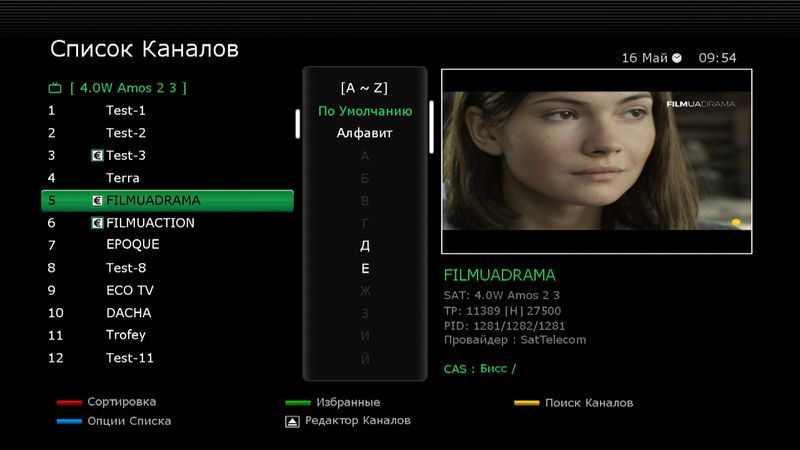Pick the Test-11 channel
The height and width of the screenshot is (450, 800).
pyautogui.click(x=130, y=358)
